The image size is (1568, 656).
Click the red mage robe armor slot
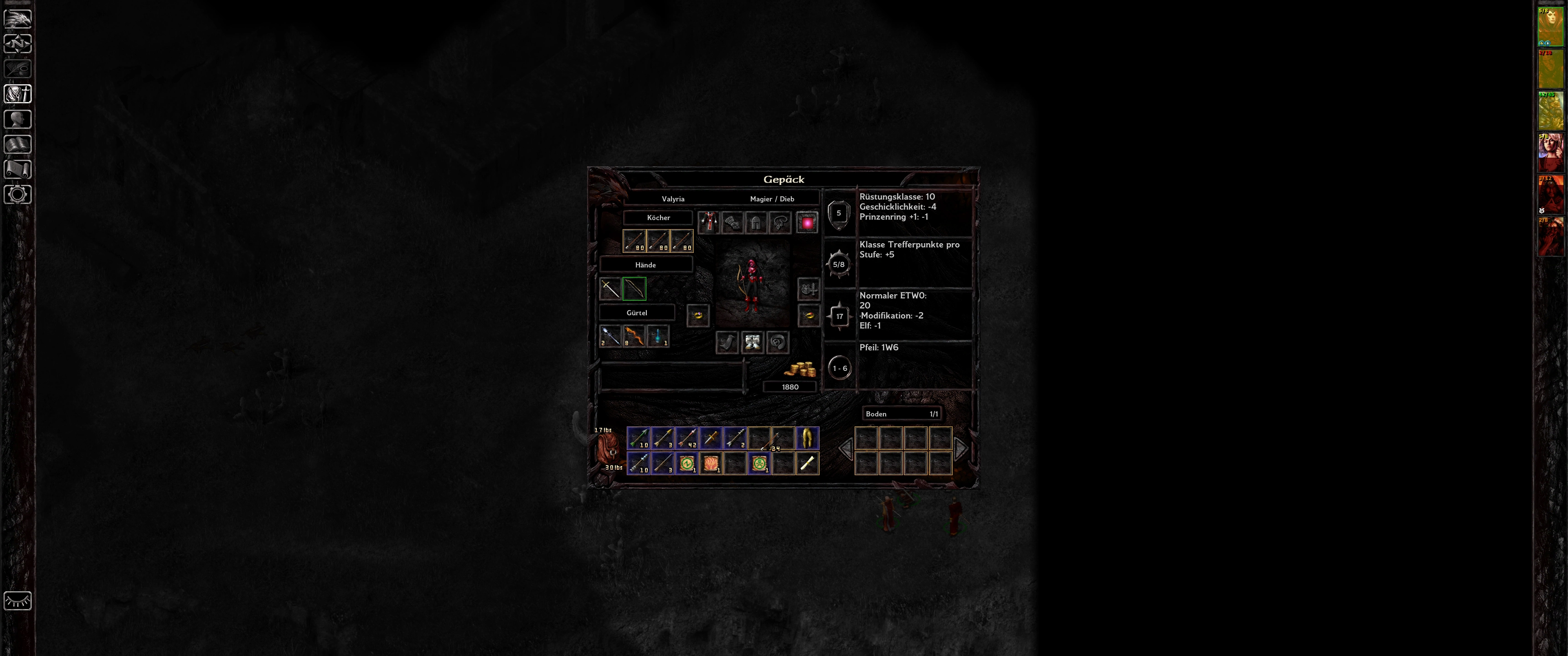(x=708, y=223)
